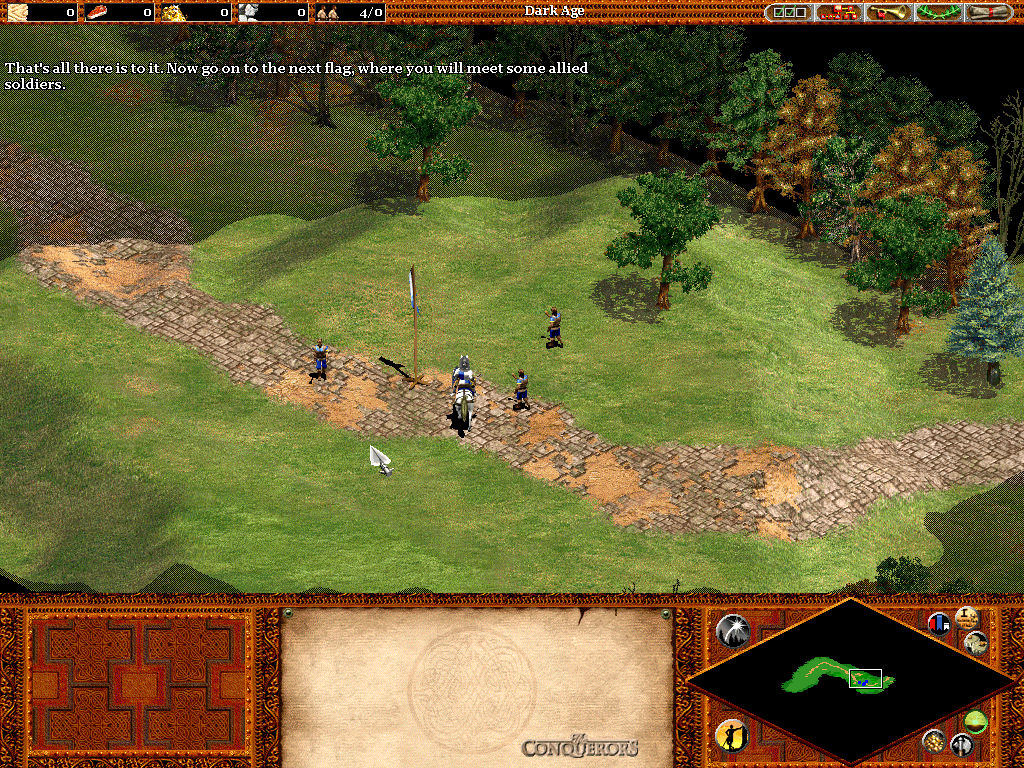1024x768 pixels.
Task: Toggle the statistics display with colored bars icon
Action: pos(939,624)
